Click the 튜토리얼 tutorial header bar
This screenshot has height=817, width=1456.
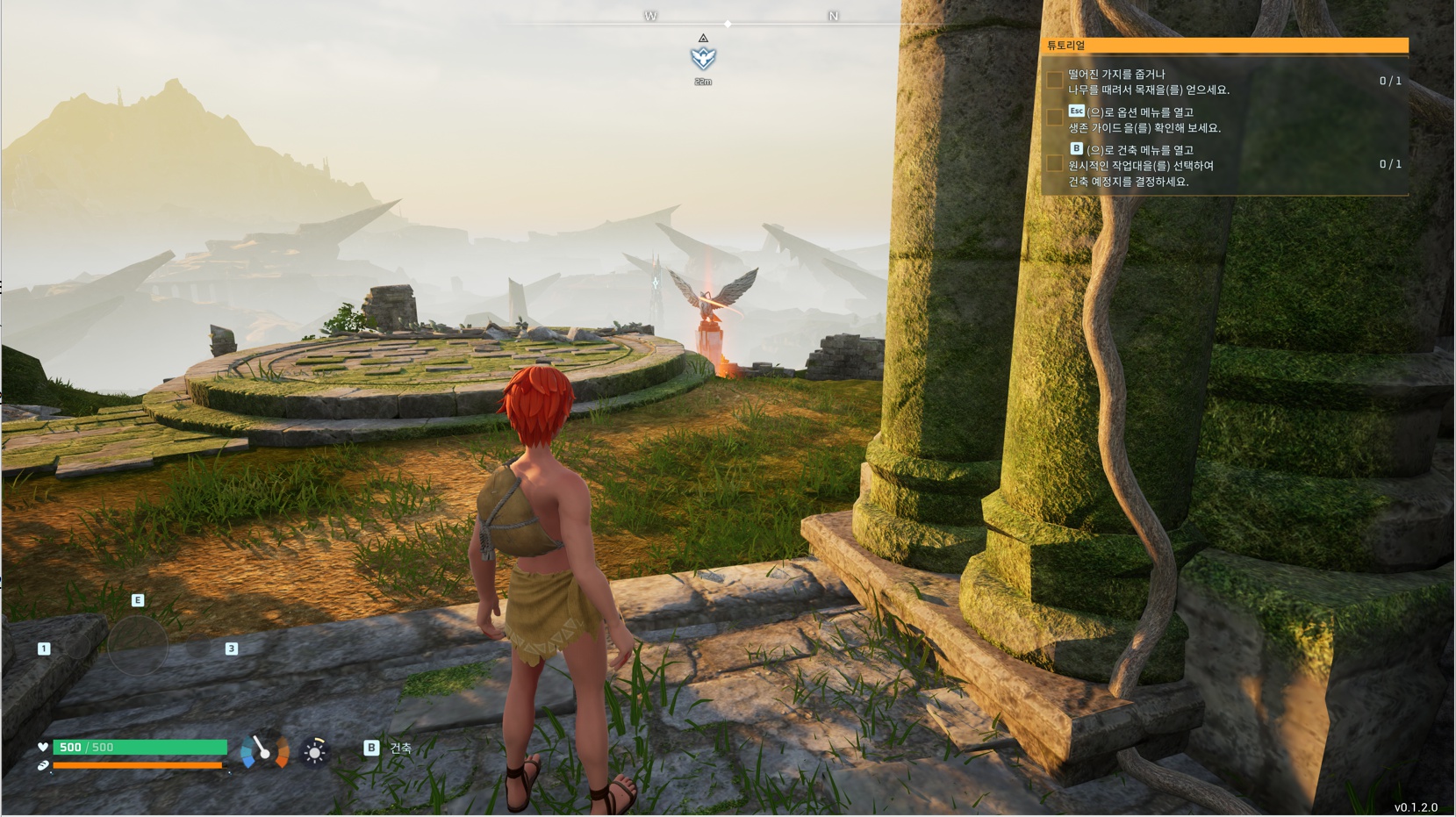[1225, 46]
